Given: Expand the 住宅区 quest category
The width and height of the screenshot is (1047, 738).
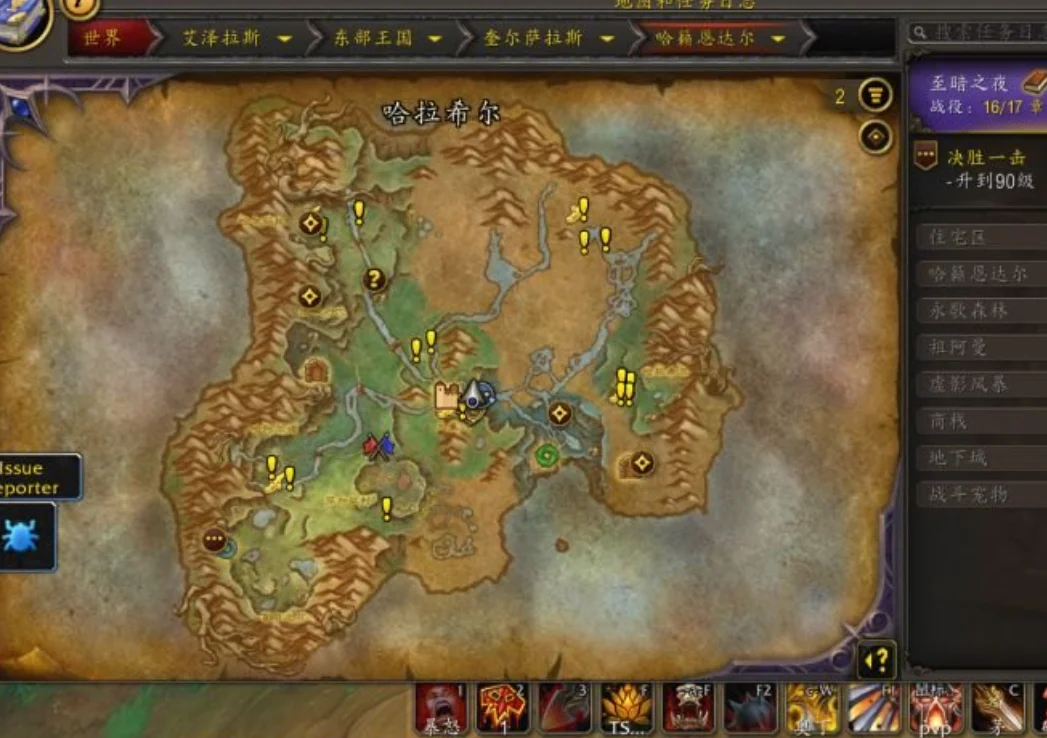Looking at the screenshot, I should (981, 237).
